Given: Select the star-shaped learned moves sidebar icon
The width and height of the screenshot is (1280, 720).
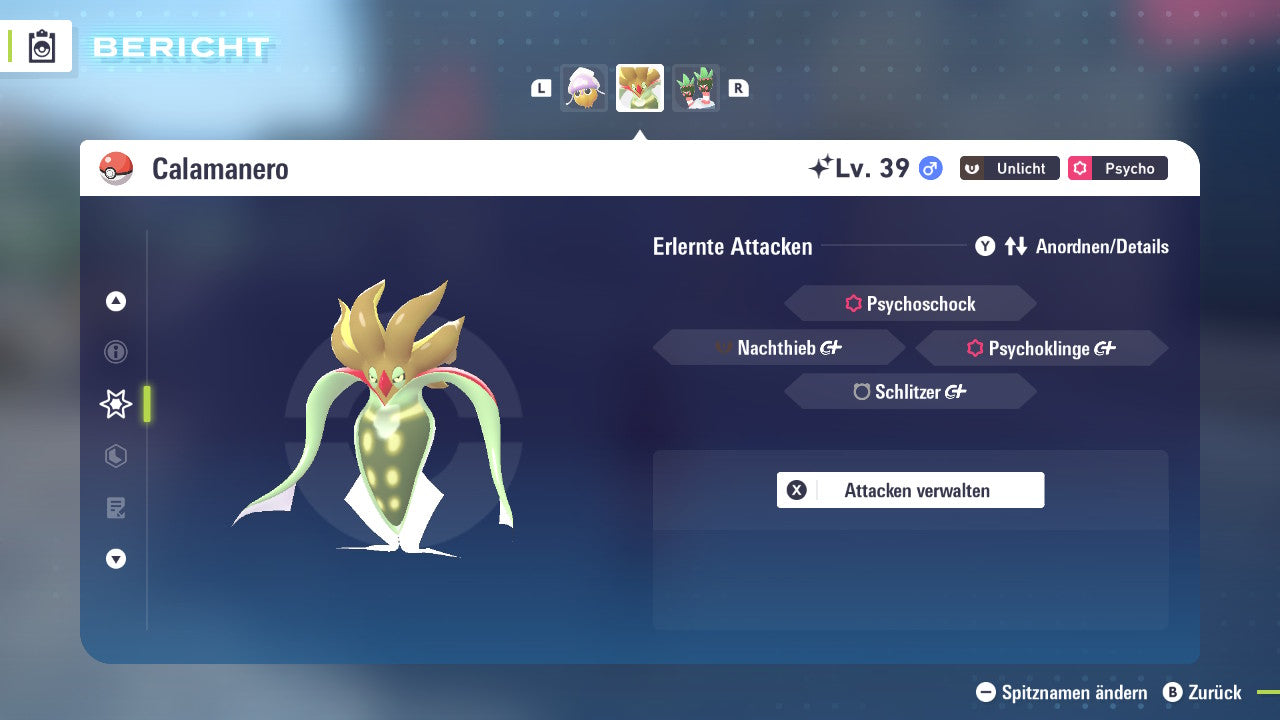Looking at the screenshot, I should tap(115, 404).
